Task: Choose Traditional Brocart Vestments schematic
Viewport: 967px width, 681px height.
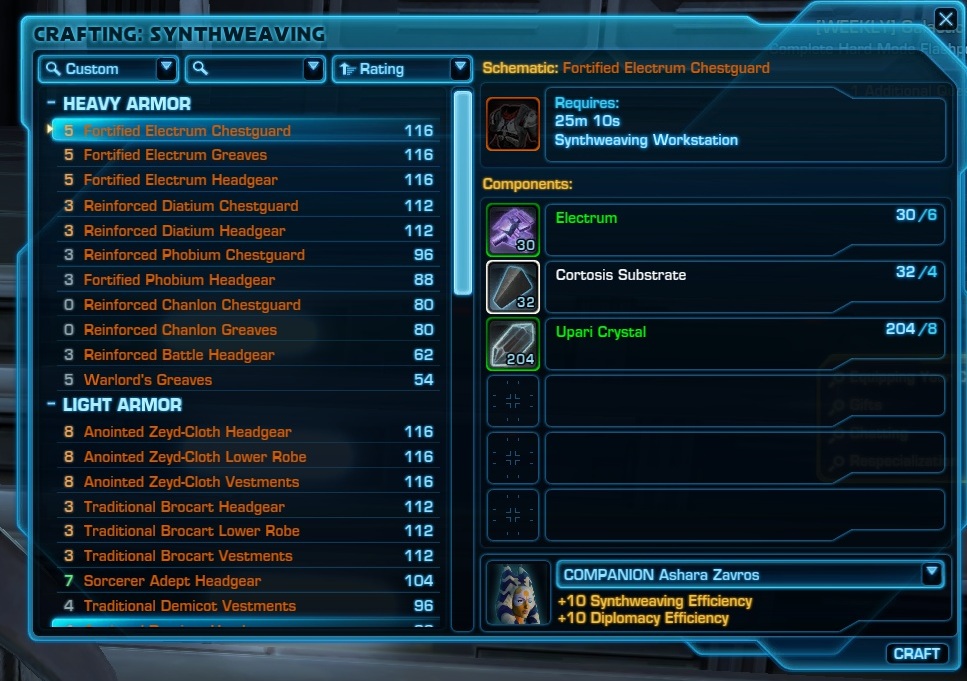Action: pyautogui.click(x=188, y=556)
